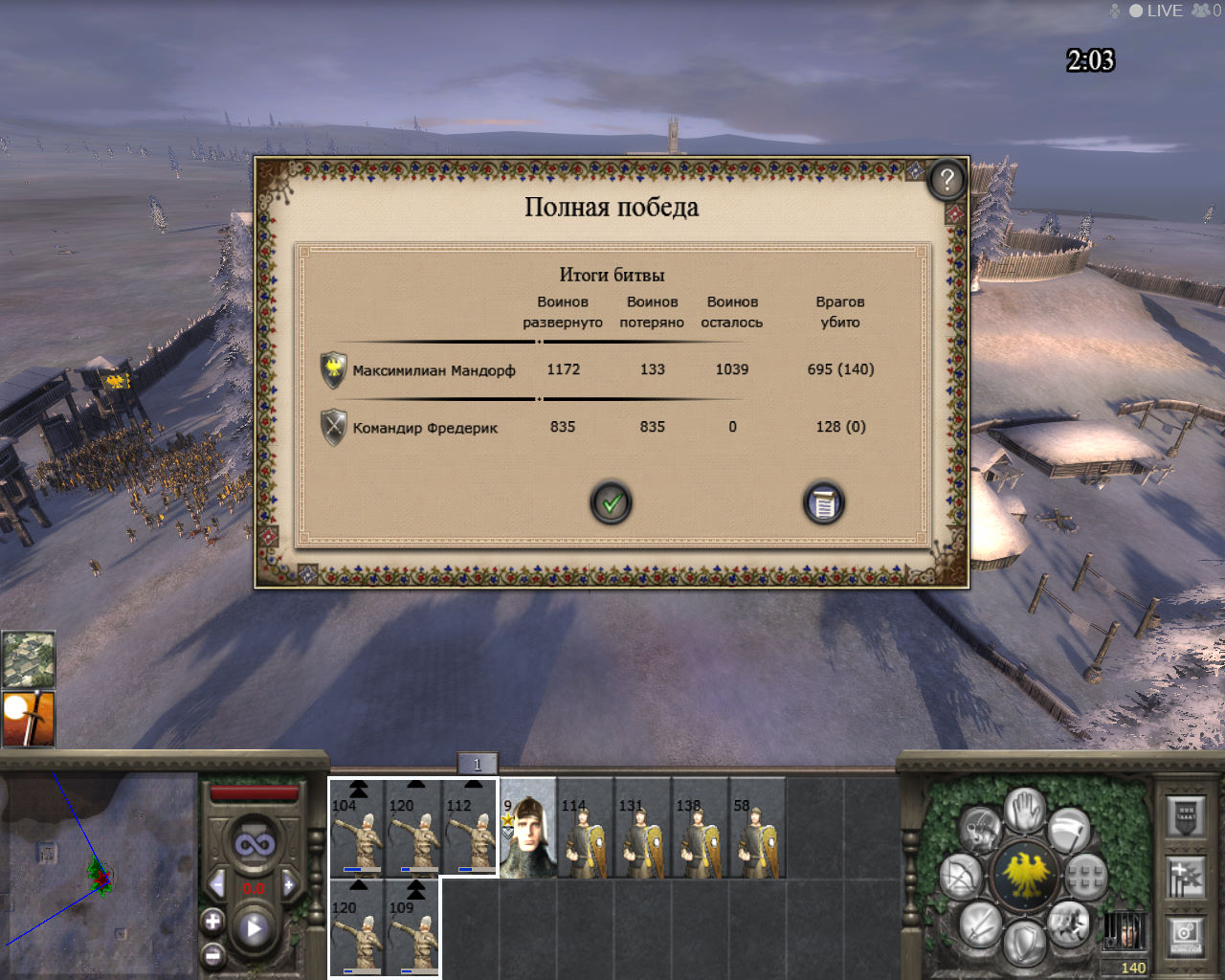This screenshot has width=1225, height=980.
Task: Click the play button on speed controls
Action: tap(254, 927)
